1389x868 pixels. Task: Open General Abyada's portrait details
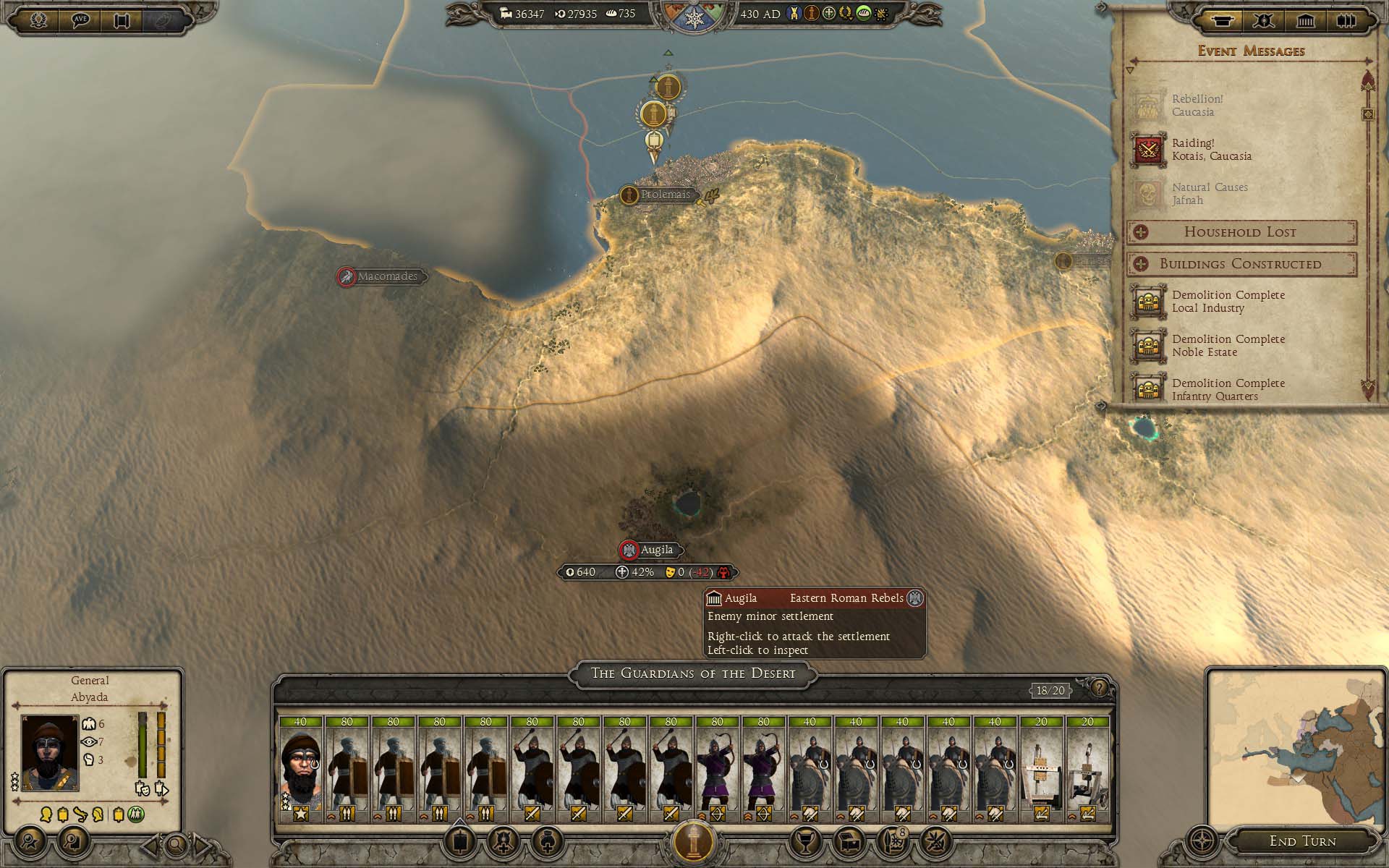[x=49, y=752]
